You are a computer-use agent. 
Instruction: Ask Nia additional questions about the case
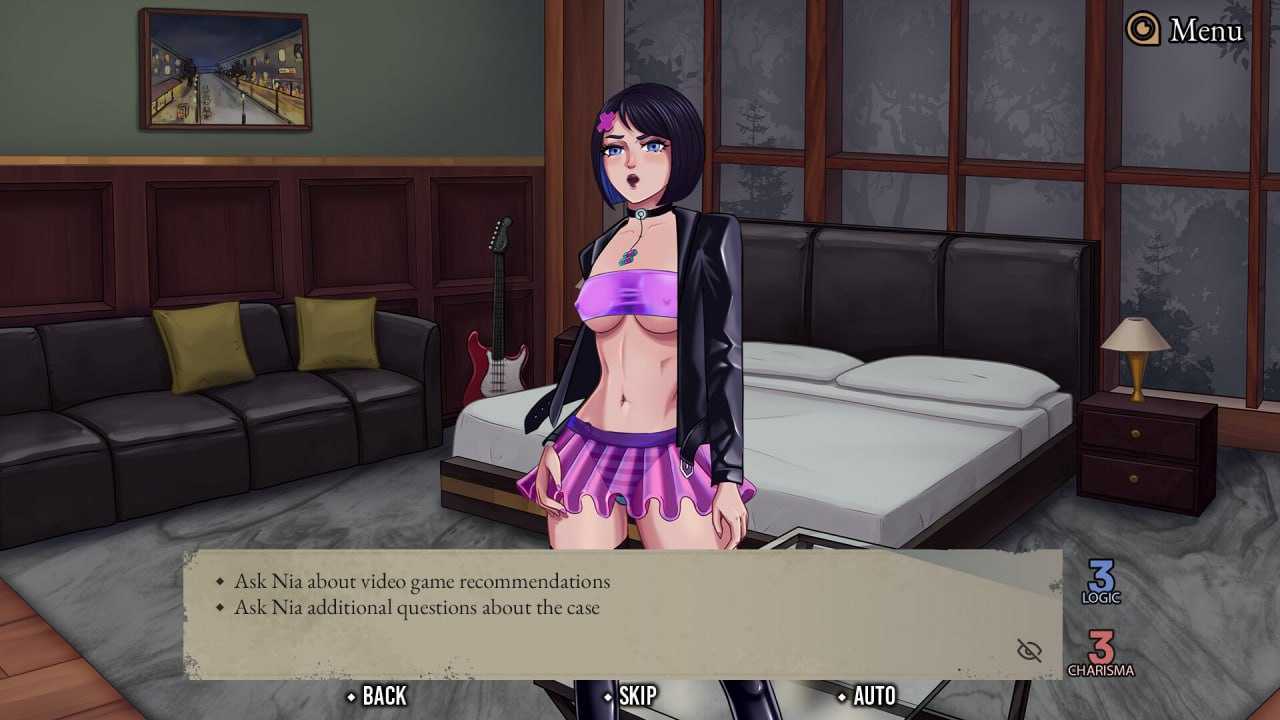416,607
